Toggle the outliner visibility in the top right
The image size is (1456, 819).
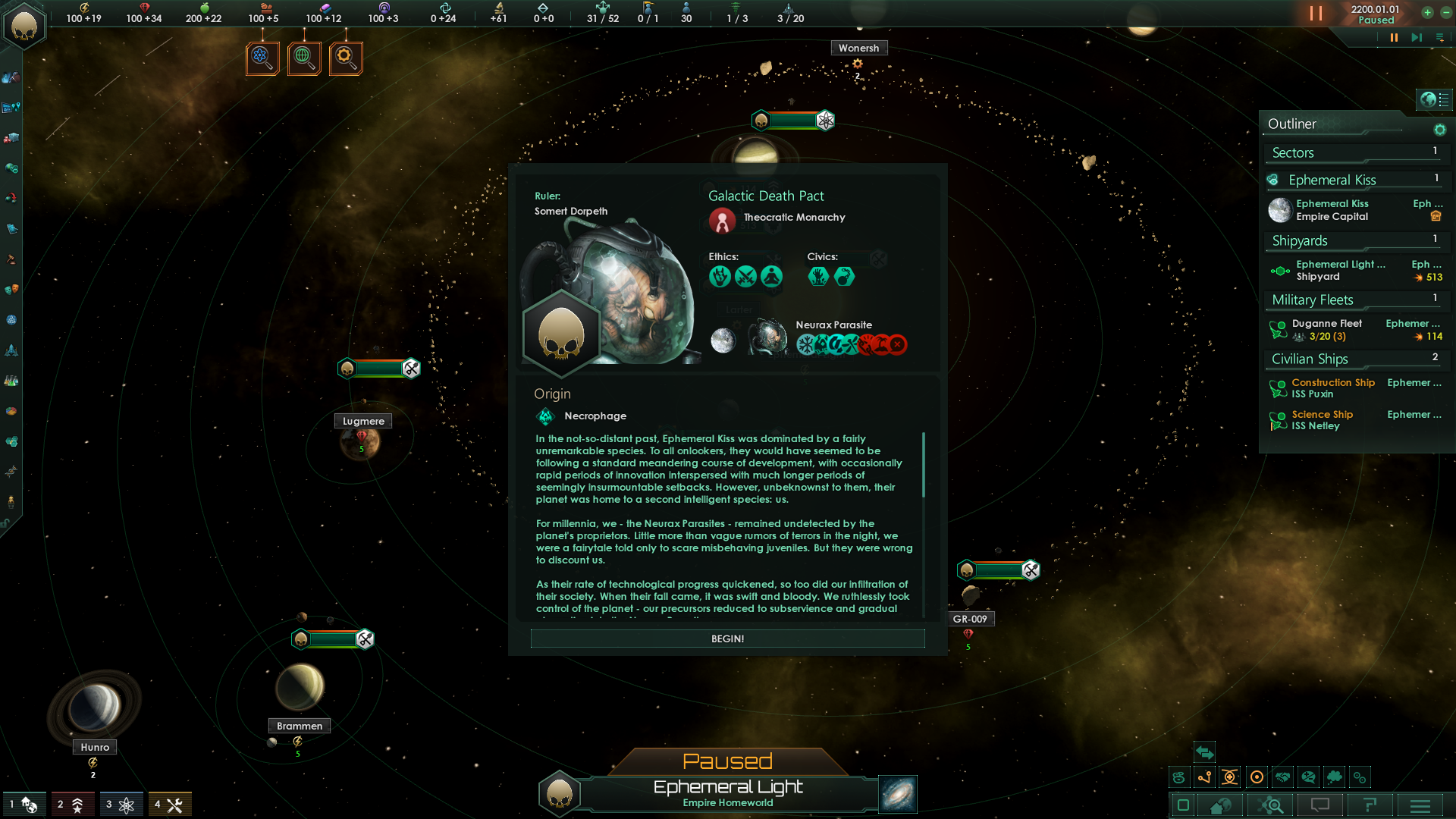pyautogui.click(x=1433, y=99)
